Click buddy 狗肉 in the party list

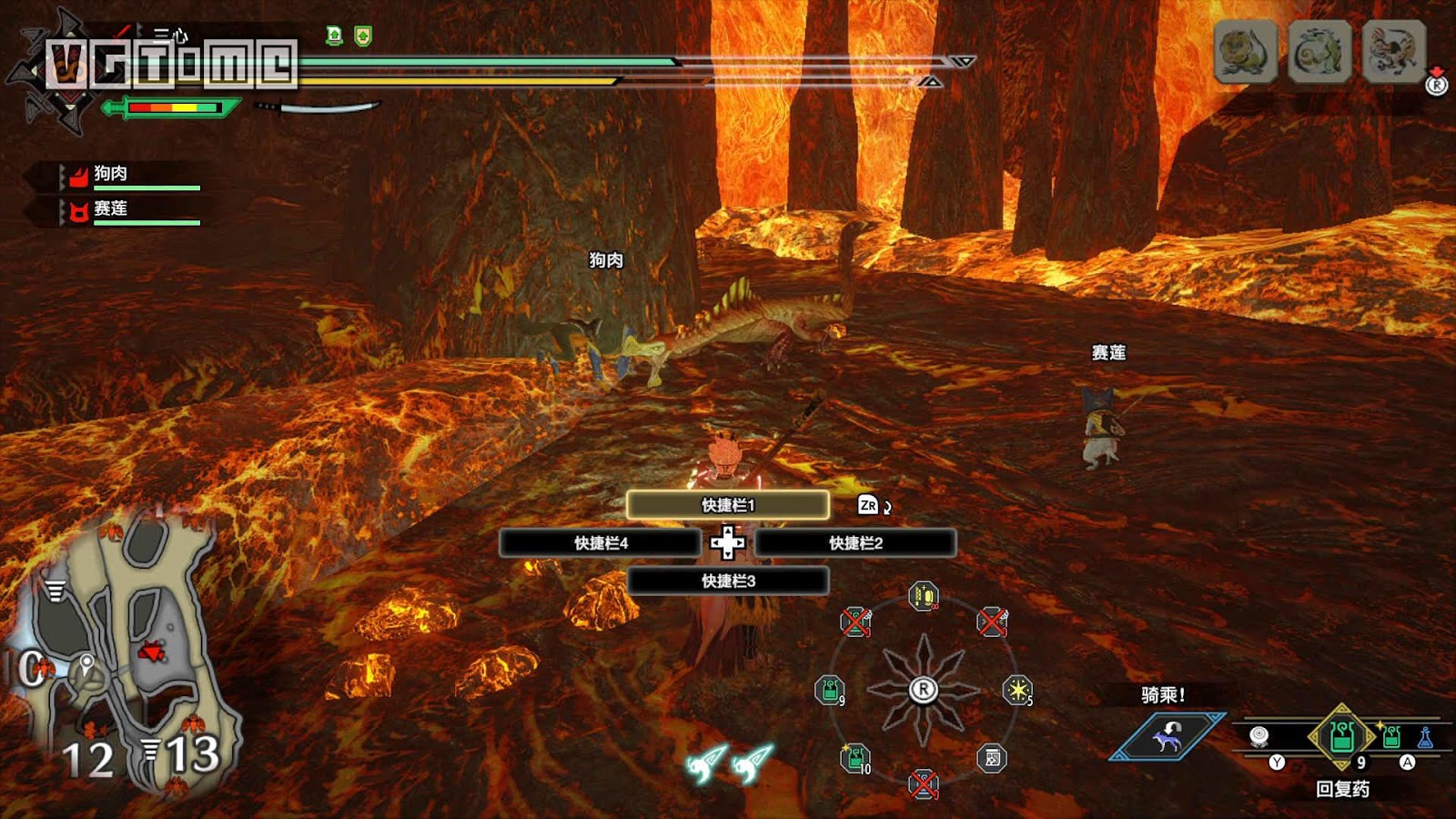pyautogui.click(x=111, y=174)
